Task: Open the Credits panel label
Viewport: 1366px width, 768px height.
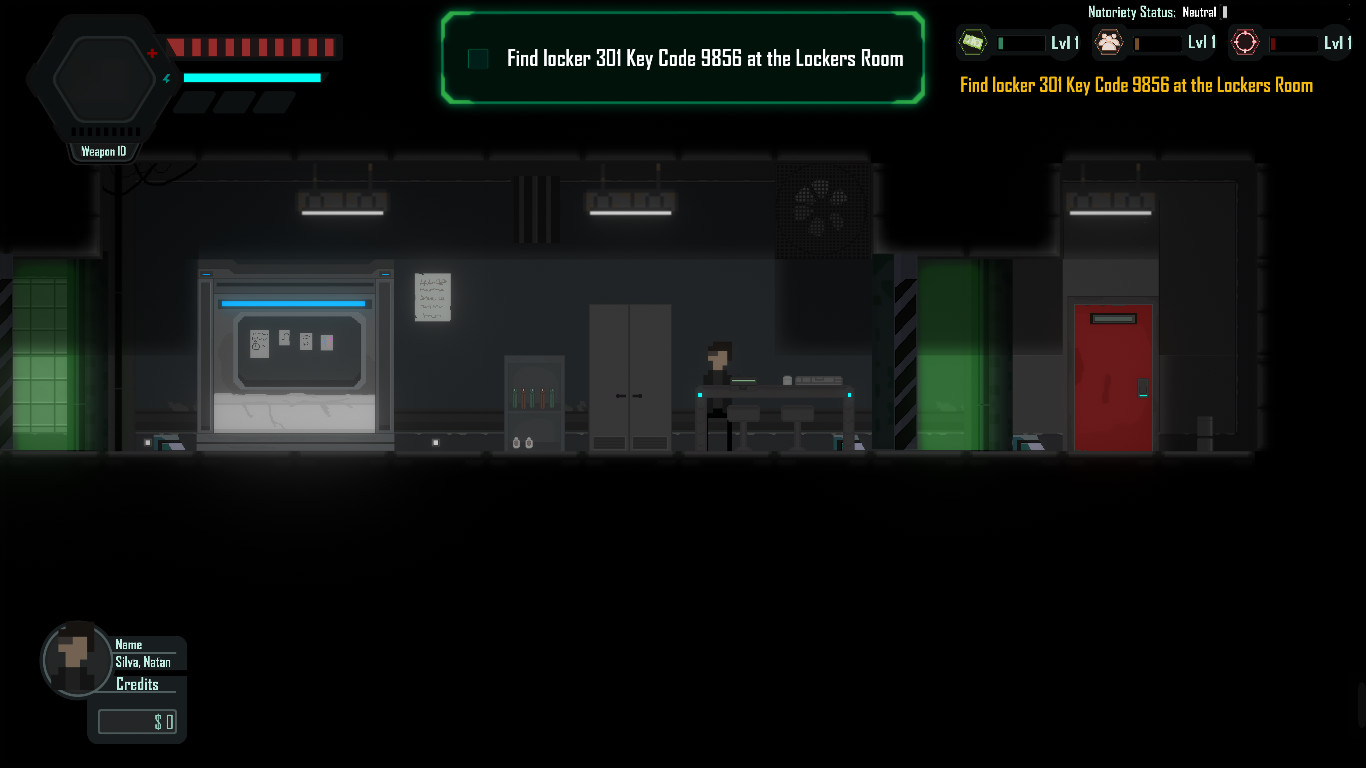Action: point(139,684)
